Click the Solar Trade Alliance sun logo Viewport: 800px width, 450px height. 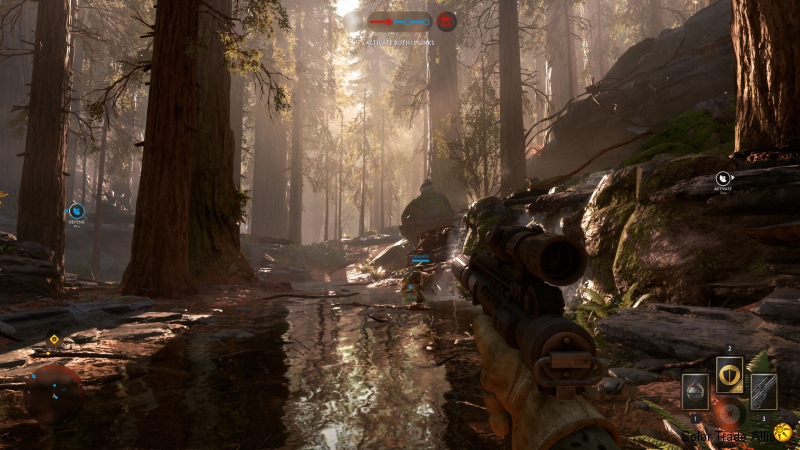coord(781,432)
